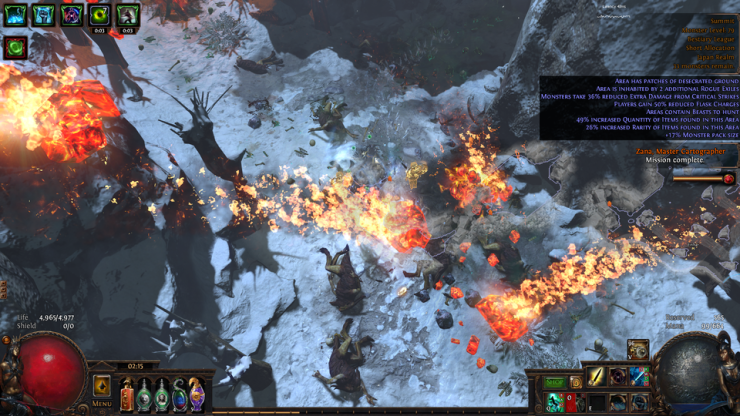740x416 pixels.
Task: Use the purple and gold flask
Action: click(197, 395)
